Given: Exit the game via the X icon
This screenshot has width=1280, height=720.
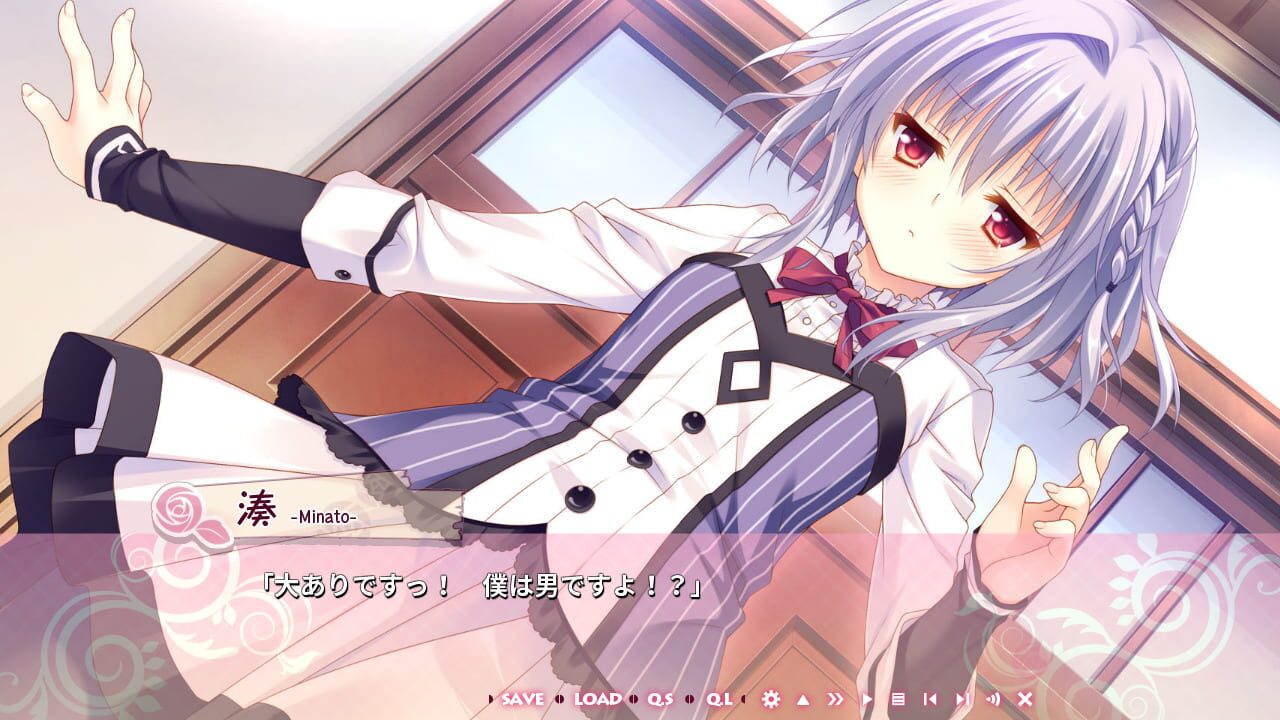Looking at the screenshot, I should (x=1025, y=700).
